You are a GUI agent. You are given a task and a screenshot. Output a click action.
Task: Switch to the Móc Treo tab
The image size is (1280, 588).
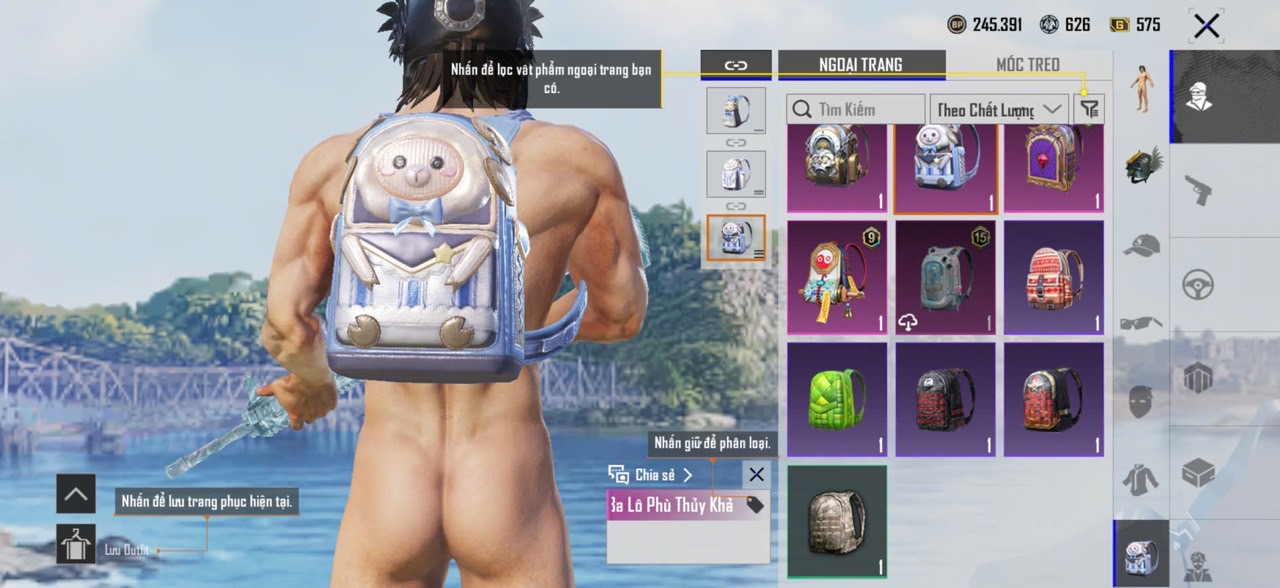[1027, 65]
